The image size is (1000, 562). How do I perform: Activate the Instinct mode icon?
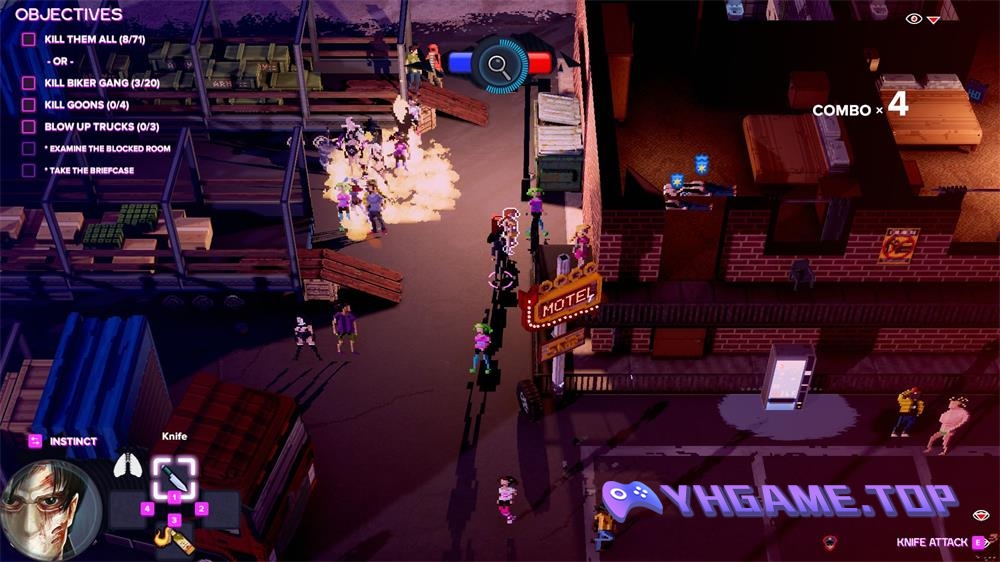click(35, 441)
